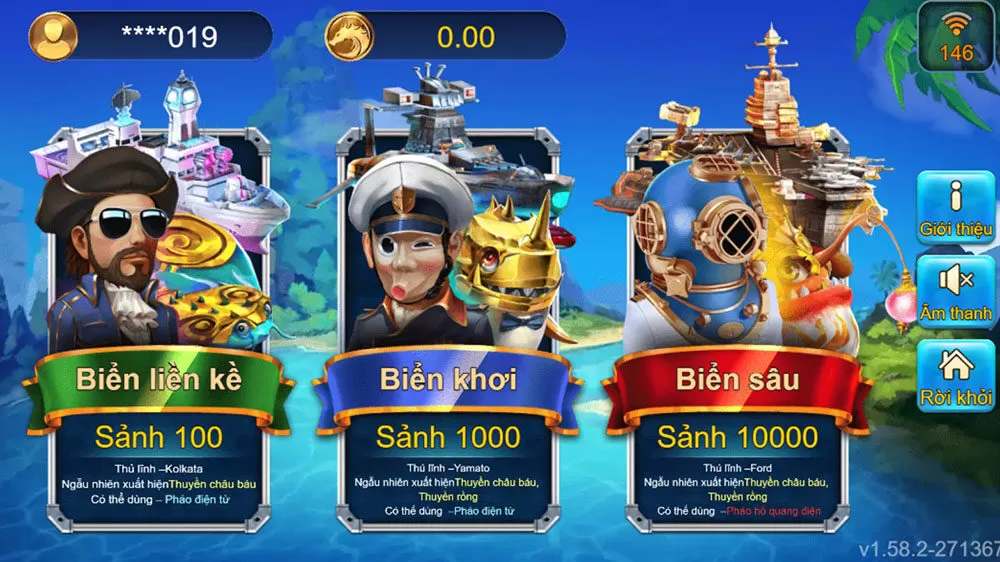This screenshot has width=1000, height=562.
Task: Open the player profile avatar icon
Action: click(54, 37)
